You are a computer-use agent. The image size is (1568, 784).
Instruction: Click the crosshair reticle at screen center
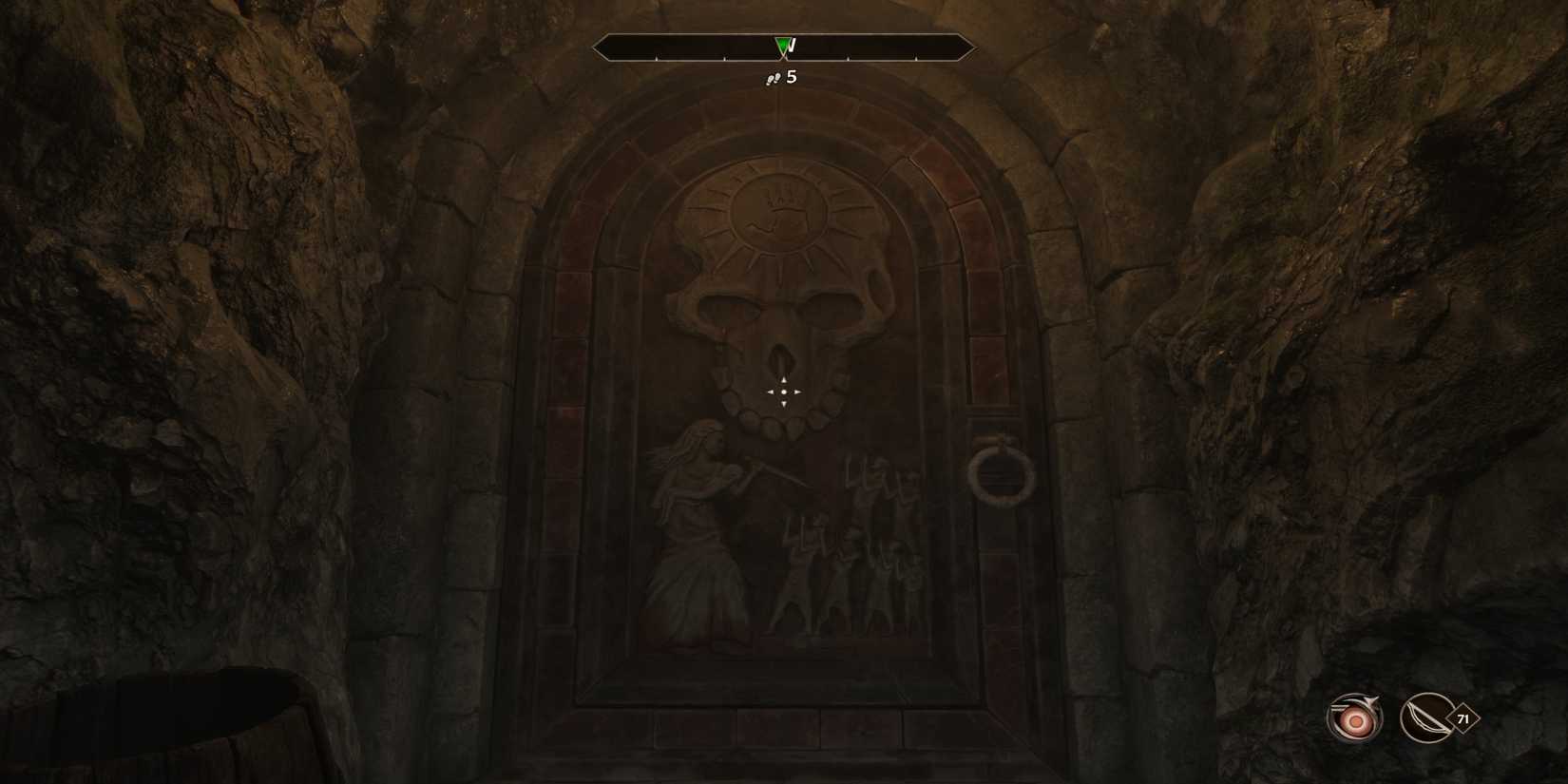point(782,392)
